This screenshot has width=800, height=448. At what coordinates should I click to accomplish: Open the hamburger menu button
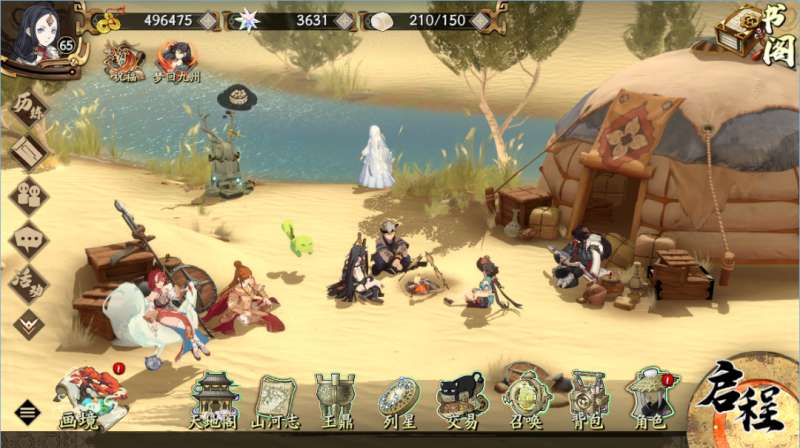tap(27, 412)
